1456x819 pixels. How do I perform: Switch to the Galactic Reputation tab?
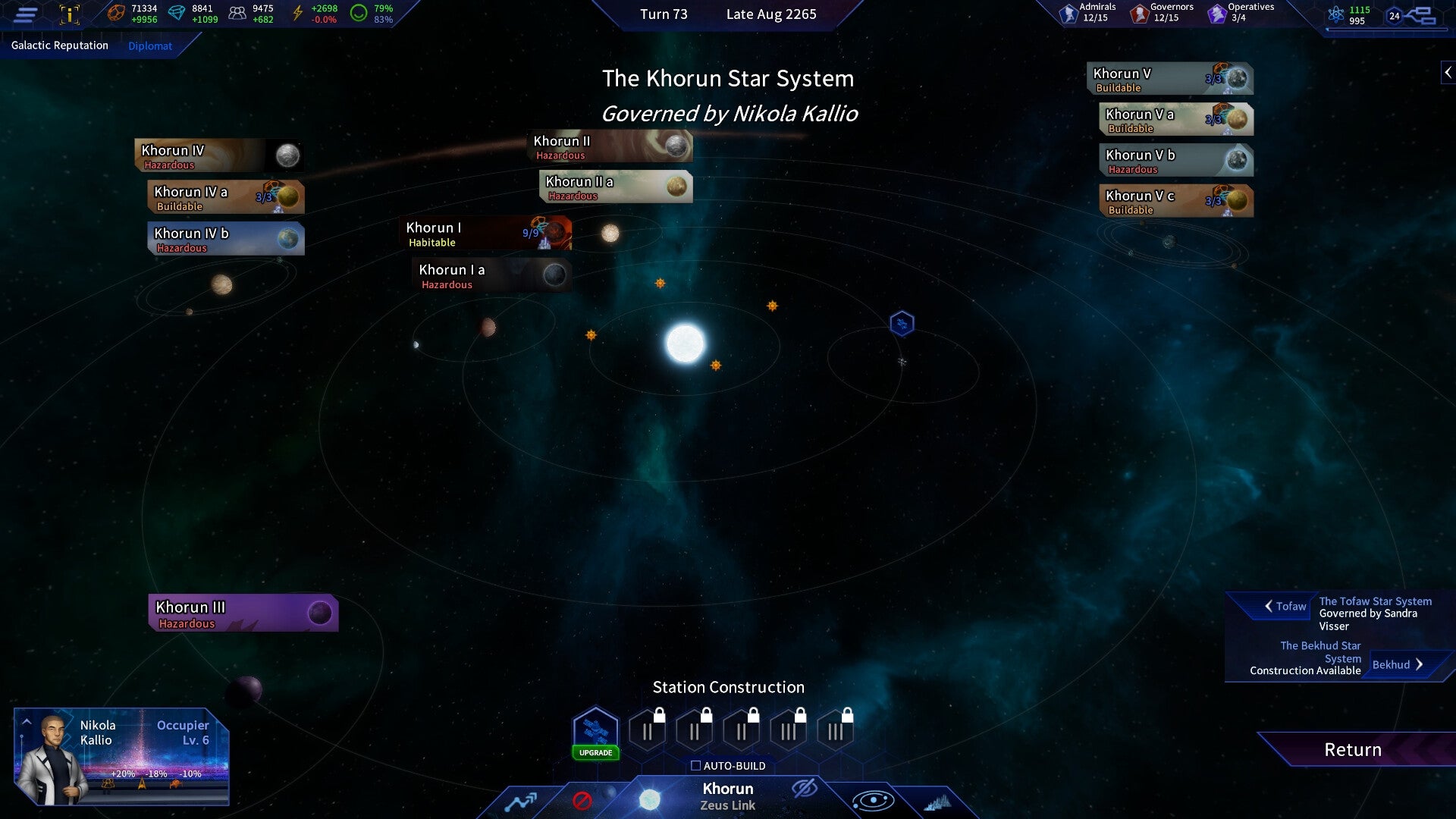coord(58,45)
